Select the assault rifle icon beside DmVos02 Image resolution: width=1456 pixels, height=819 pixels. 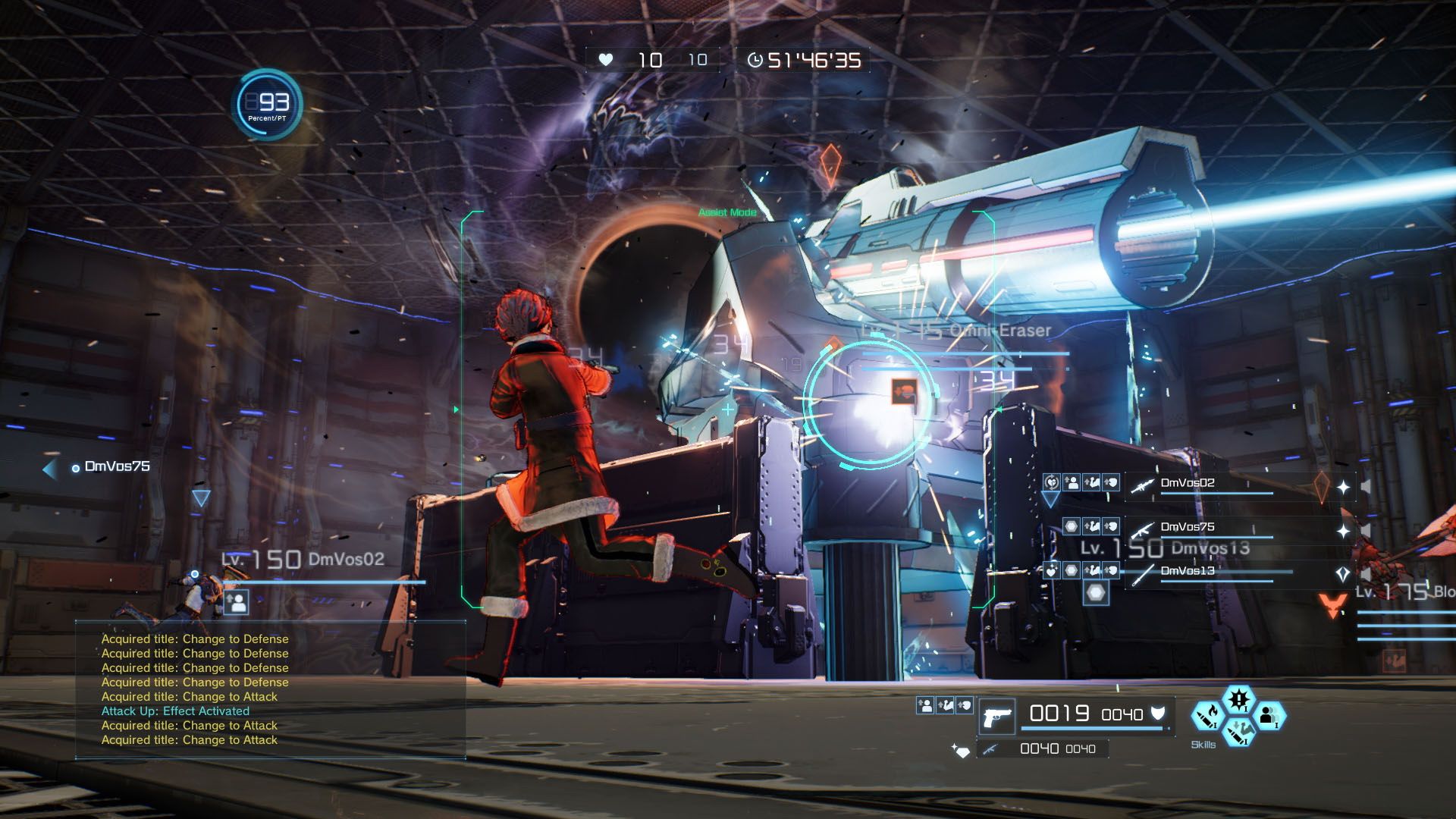(1144, 485)
